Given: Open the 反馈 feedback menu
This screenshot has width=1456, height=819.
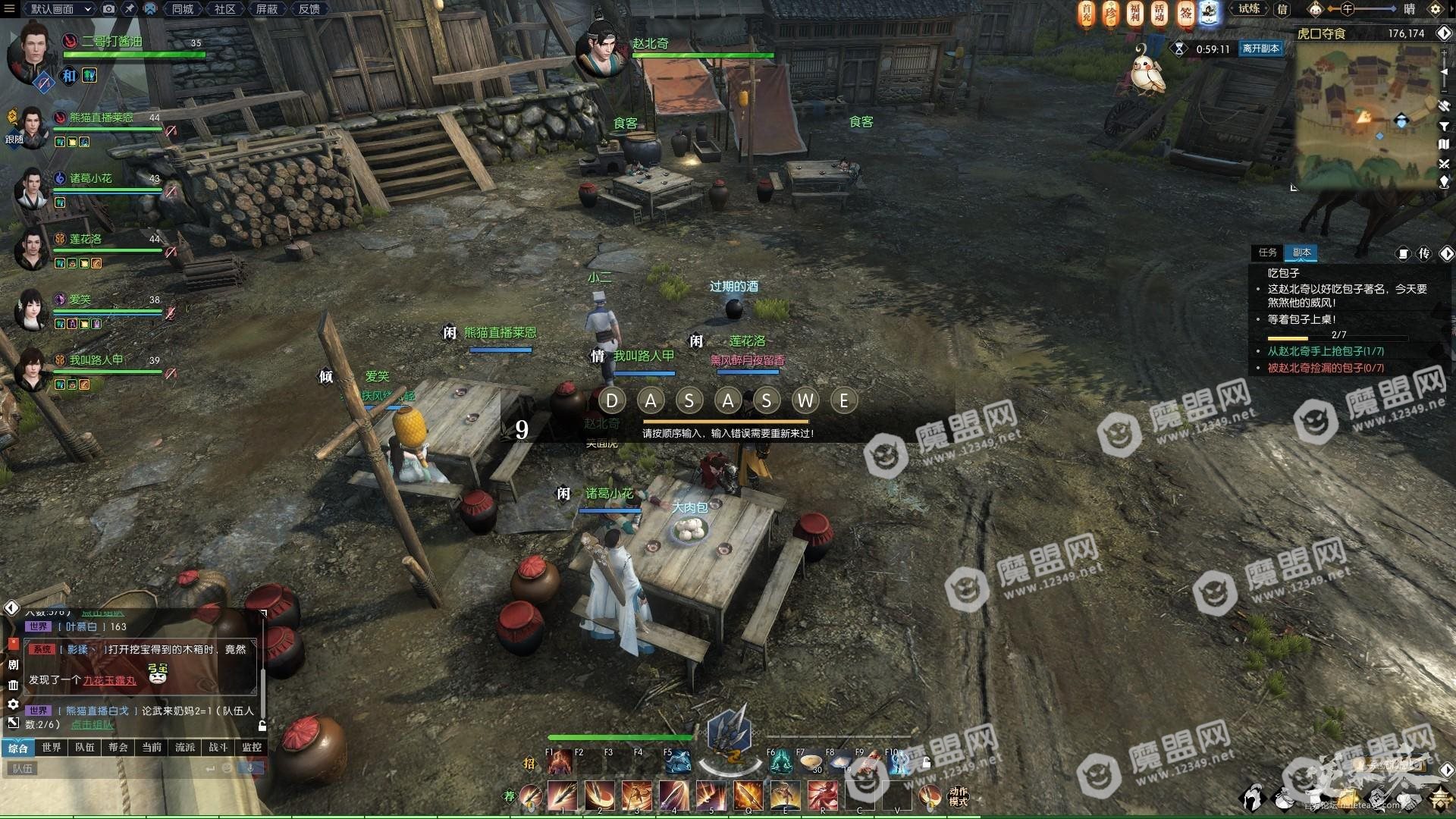Looking at the screenshot, I should pyautogui.click(x=309, y=9).
